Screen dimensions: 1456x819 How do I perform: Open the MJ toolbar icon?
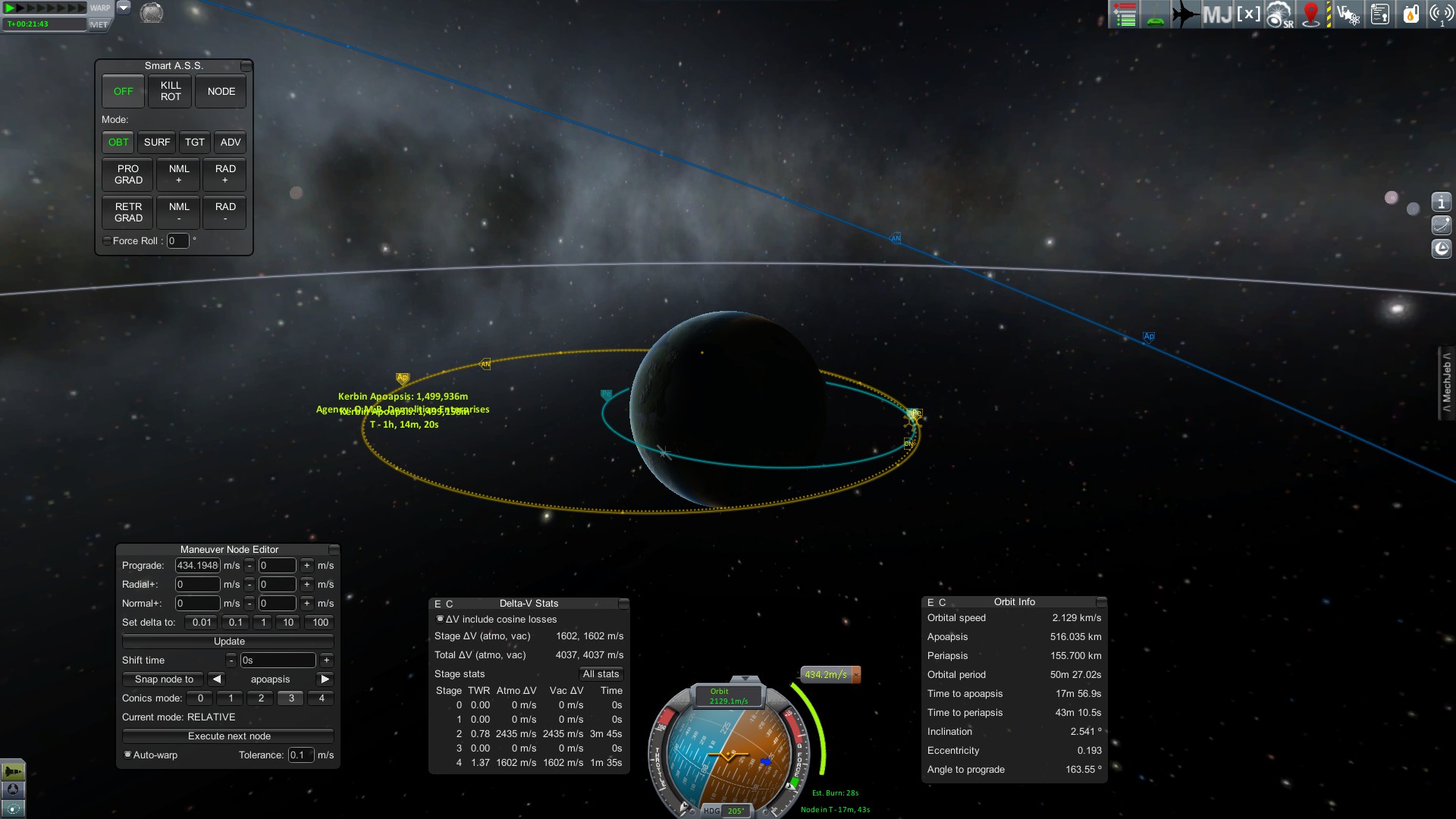1216,14
